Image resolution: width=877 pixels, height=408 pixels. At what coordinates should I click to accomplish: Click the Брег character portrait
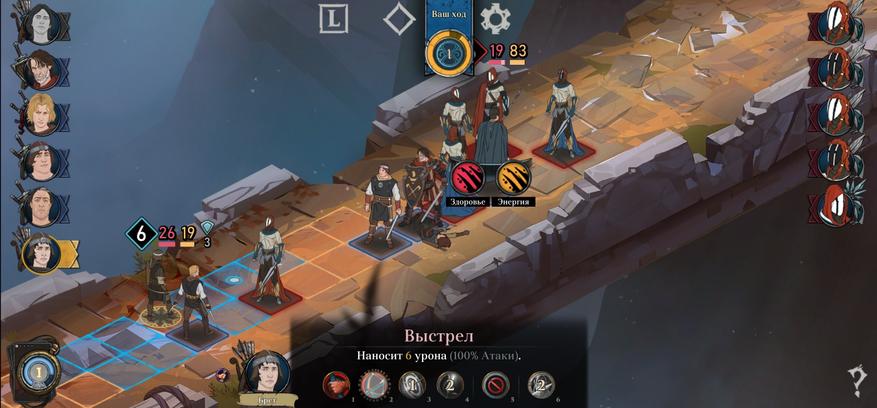pos(267,371)
